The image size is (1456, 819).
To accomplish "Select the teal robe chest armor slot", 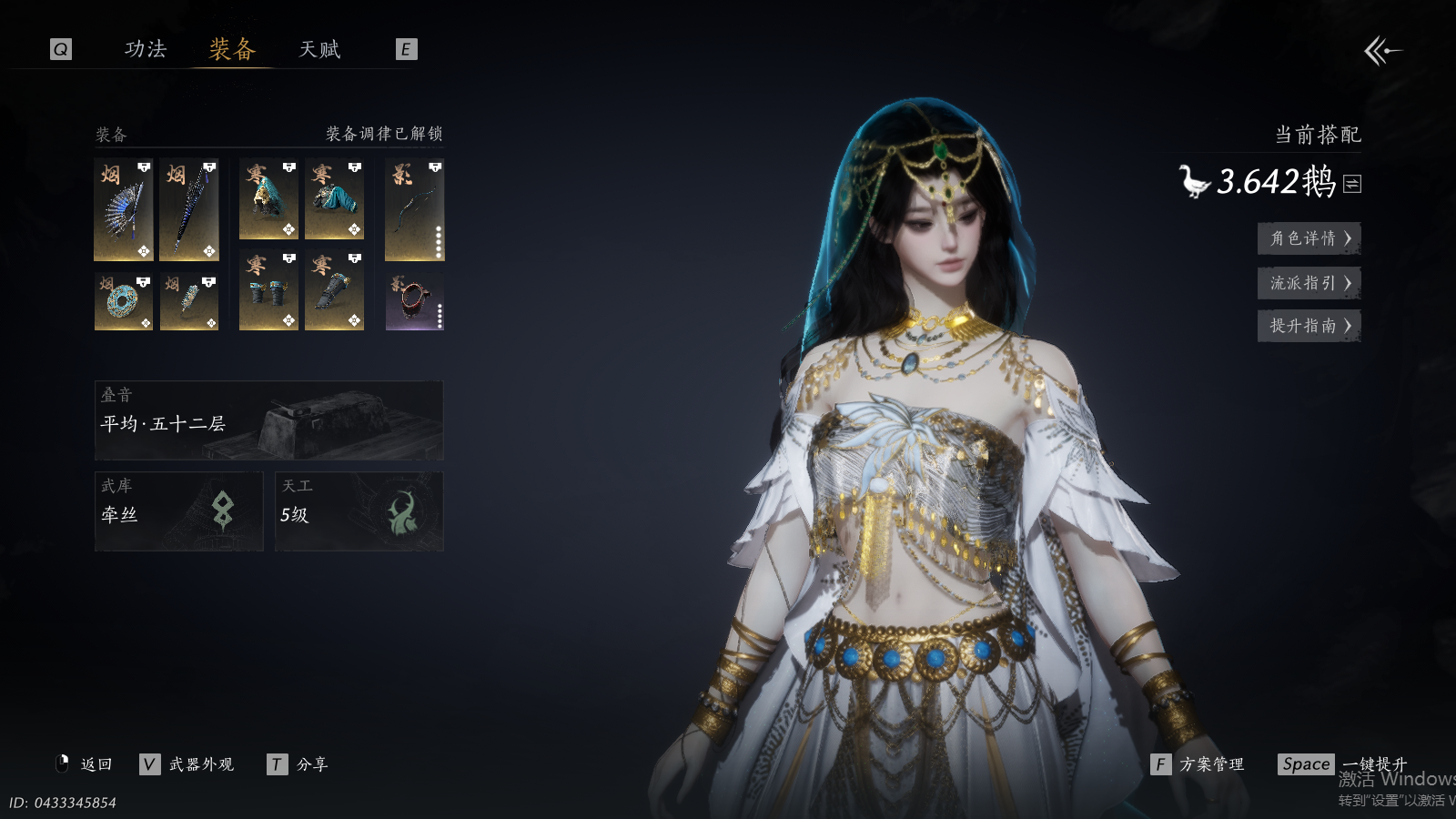I will coord(334,199).
